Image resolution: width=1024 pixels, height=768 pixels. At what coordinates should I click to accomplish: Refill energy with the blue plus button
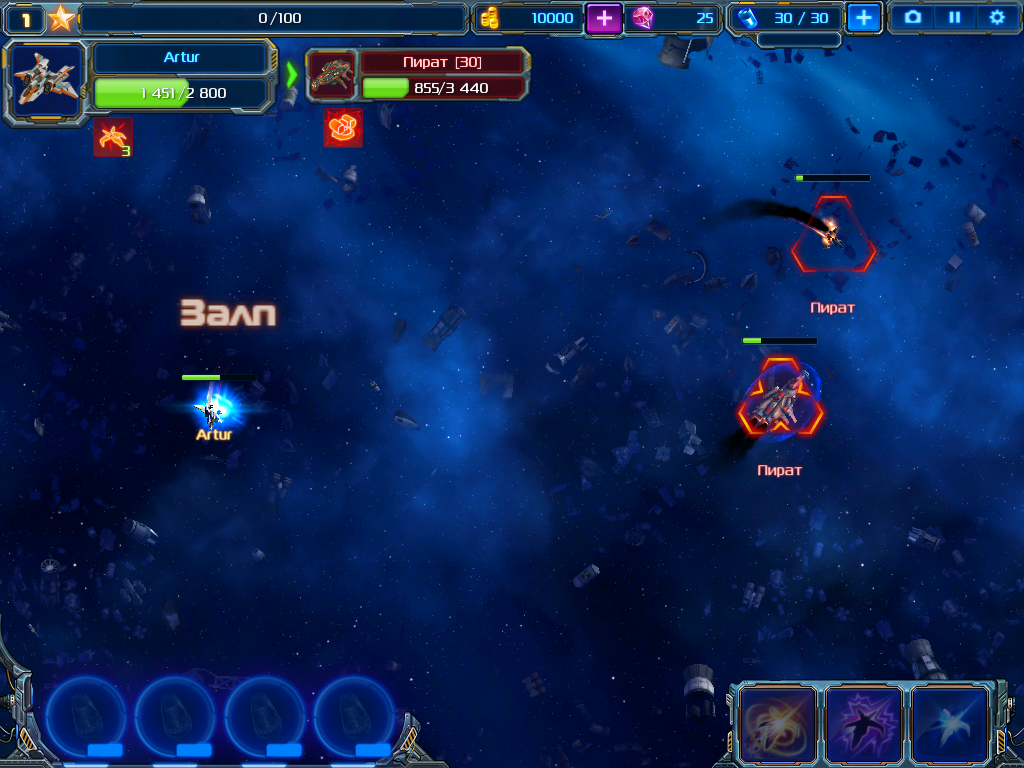click(864, 18)
